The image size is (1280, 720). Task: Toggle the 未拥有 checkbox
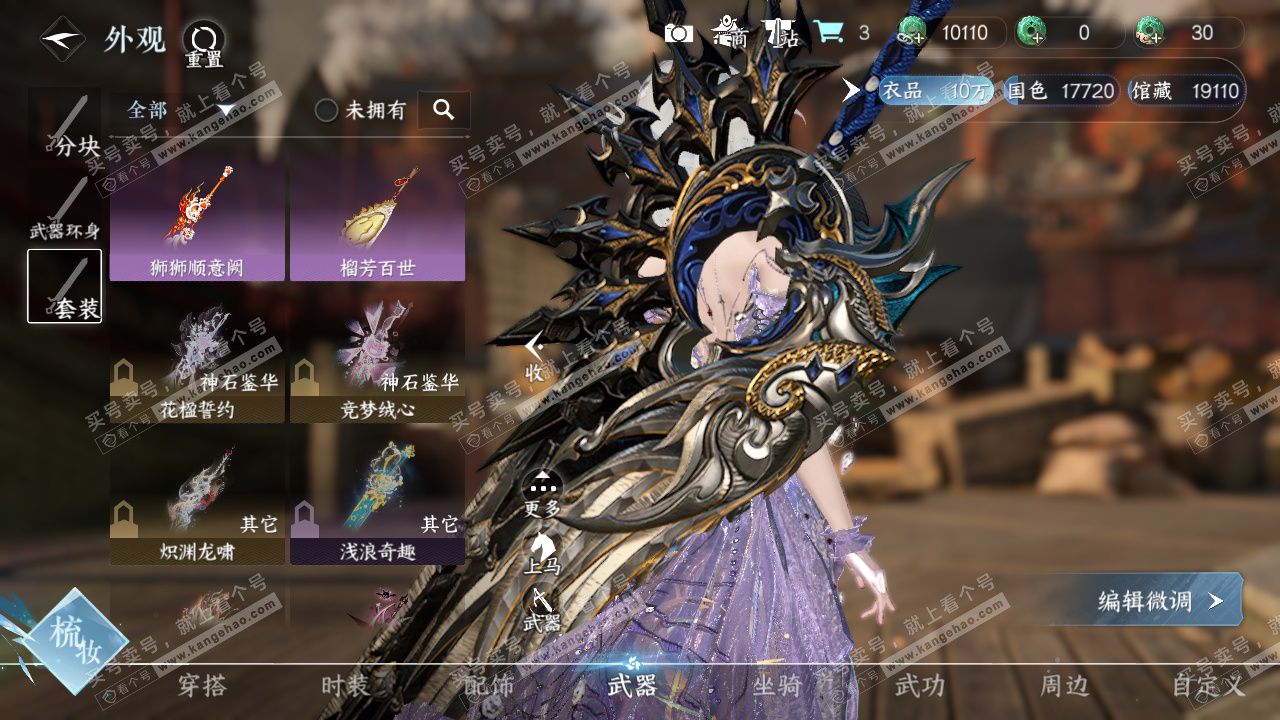pyautogui.click(x=327, y=110)
